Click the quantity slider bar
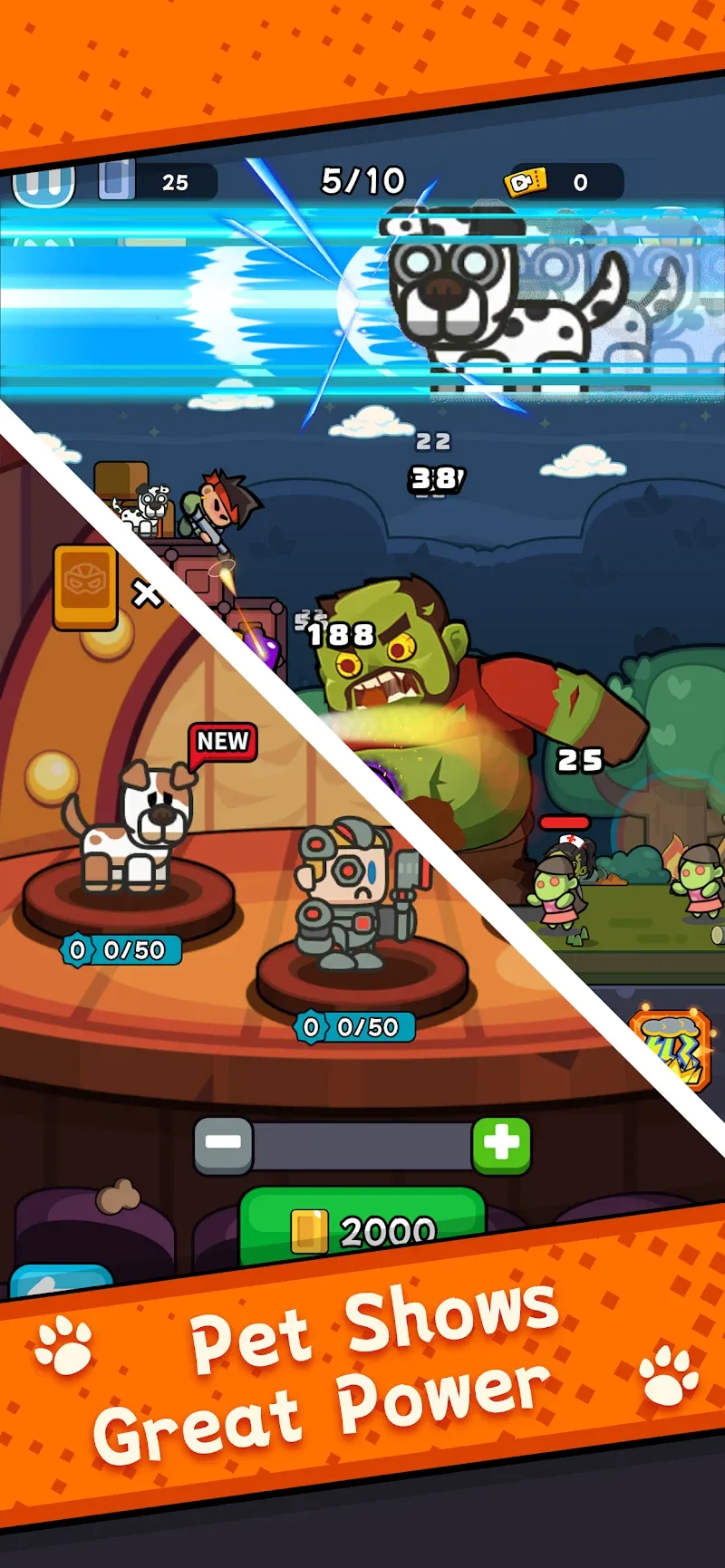Viewport: 725px width, 1568px height. coord(362,1146)
